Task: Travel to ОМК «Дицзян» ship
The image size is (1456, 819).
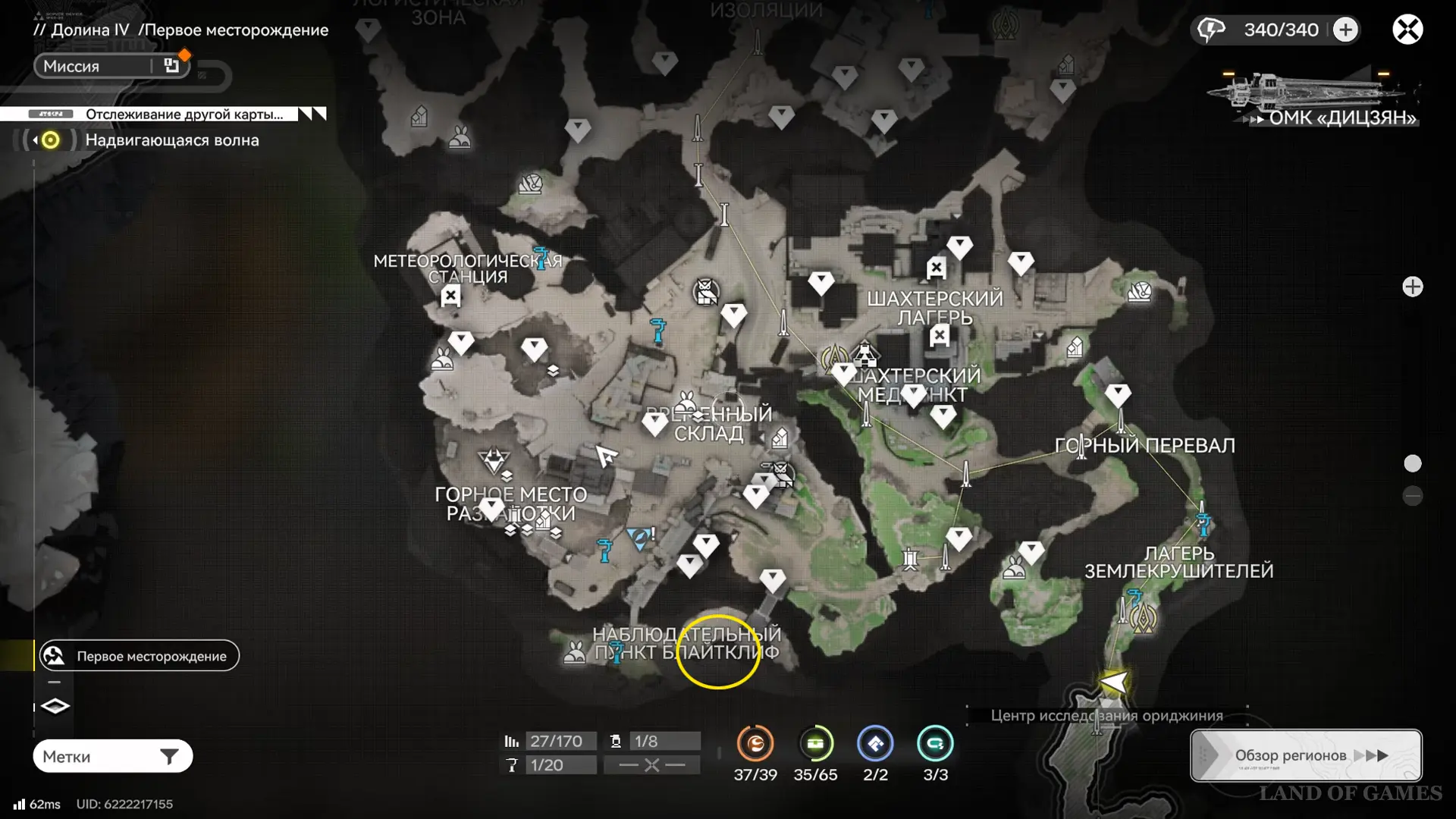Action: point(1313,99)
